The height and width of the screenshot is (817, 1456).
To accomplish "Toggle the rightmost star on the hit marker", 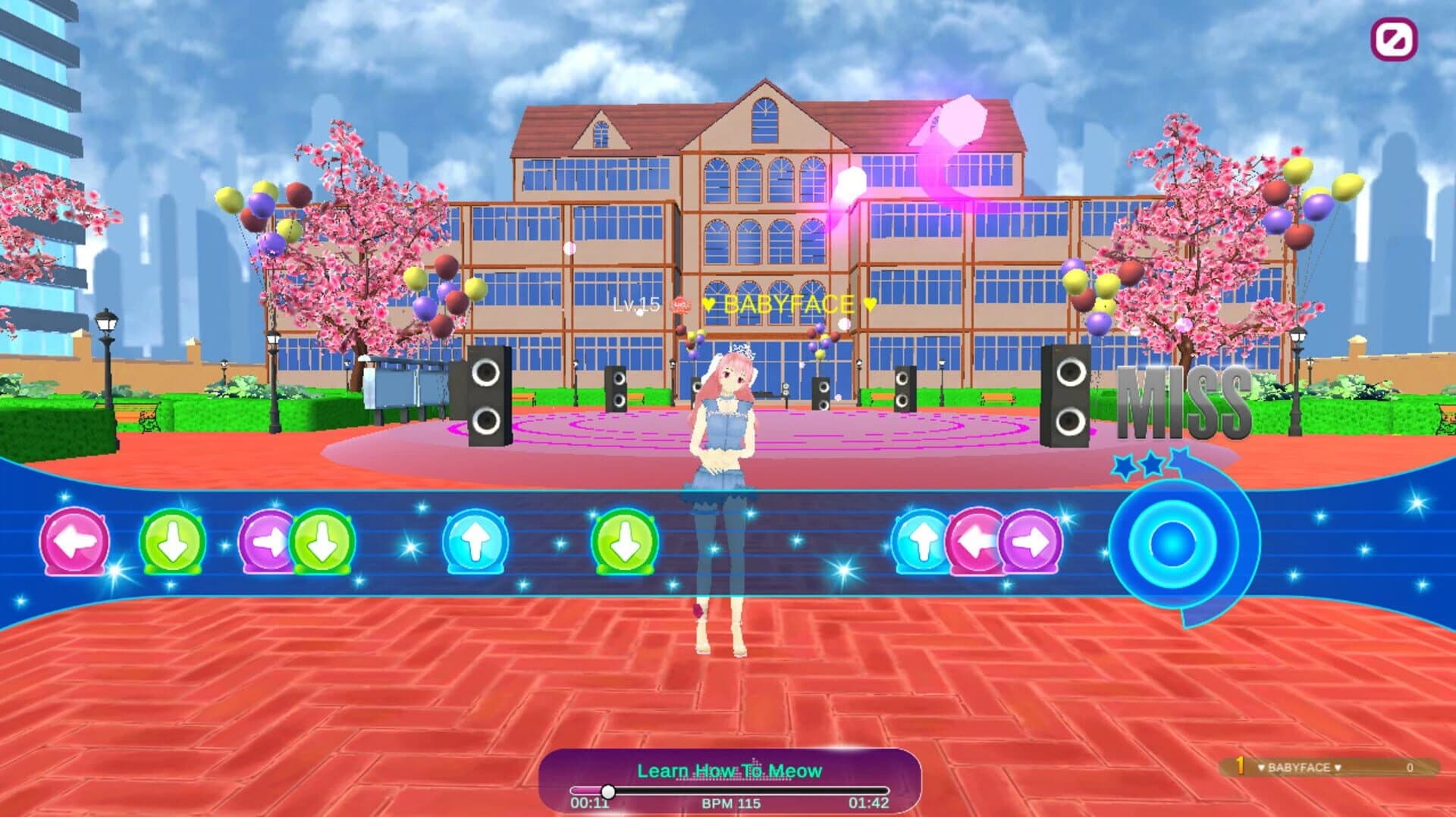I will coord(1181,458).
